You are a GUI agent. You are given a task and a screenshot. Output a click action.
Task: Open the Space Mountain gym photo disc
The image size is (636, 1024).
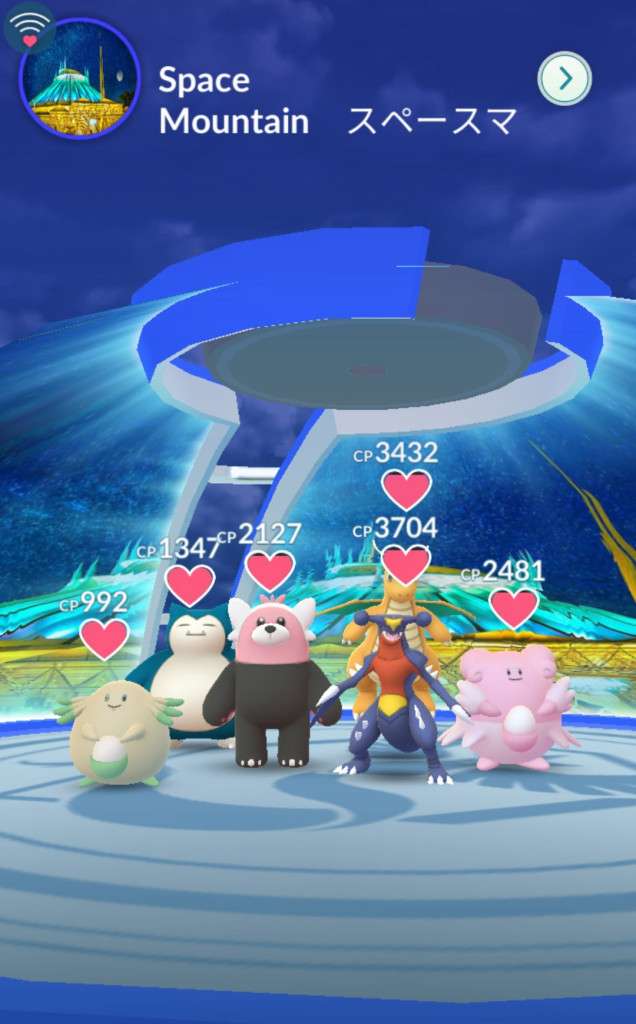79,78
